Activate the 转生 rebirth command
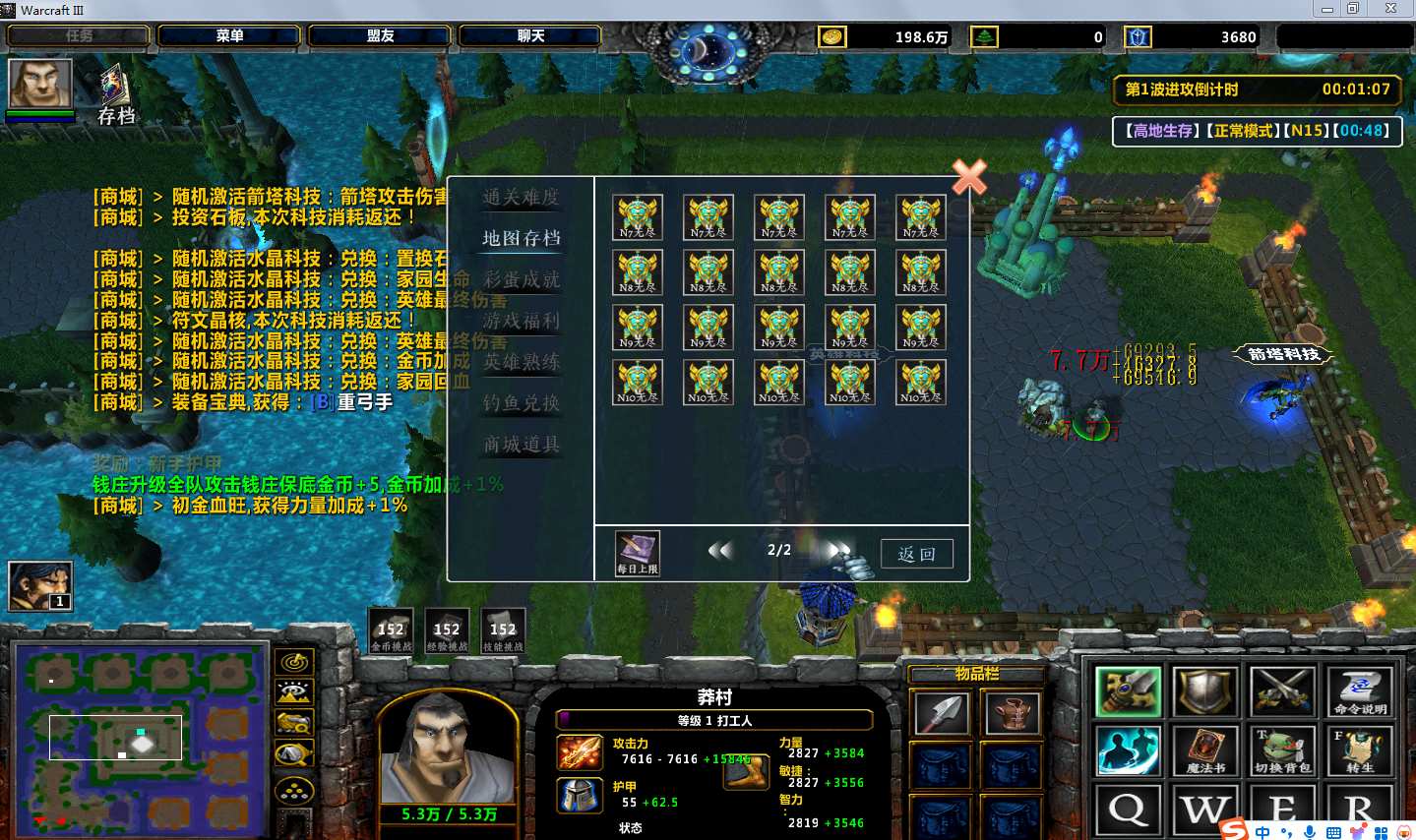This screenshot has width=1416, height=840. (x=1359, y=750)
